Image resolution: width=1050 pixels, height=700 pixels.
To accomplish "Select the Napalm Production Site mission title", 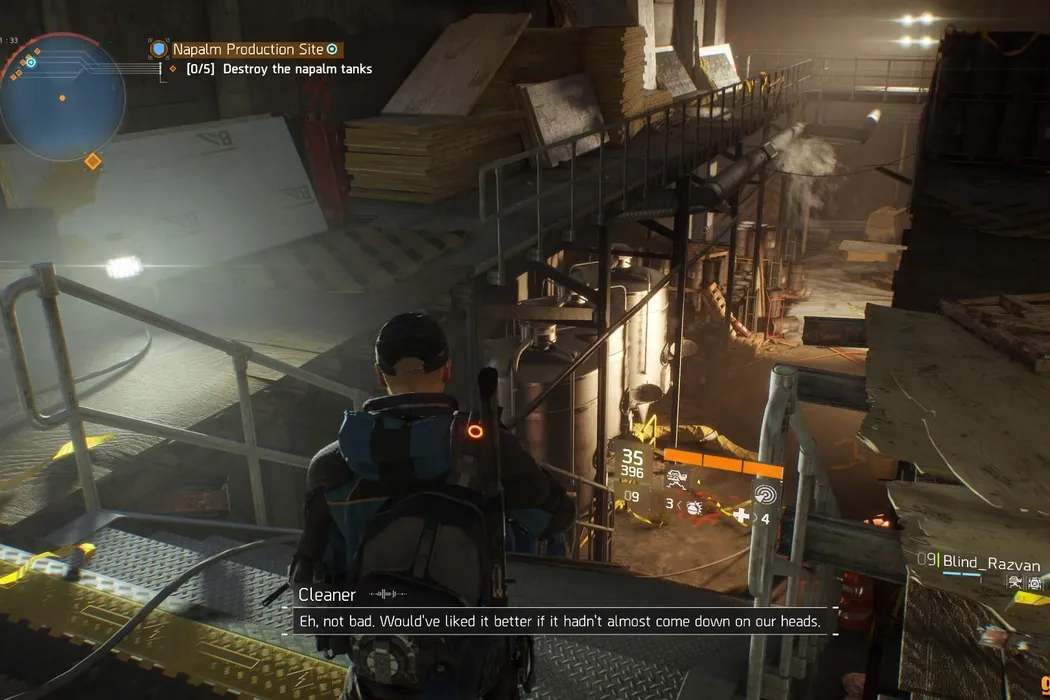I will (248, 49).
